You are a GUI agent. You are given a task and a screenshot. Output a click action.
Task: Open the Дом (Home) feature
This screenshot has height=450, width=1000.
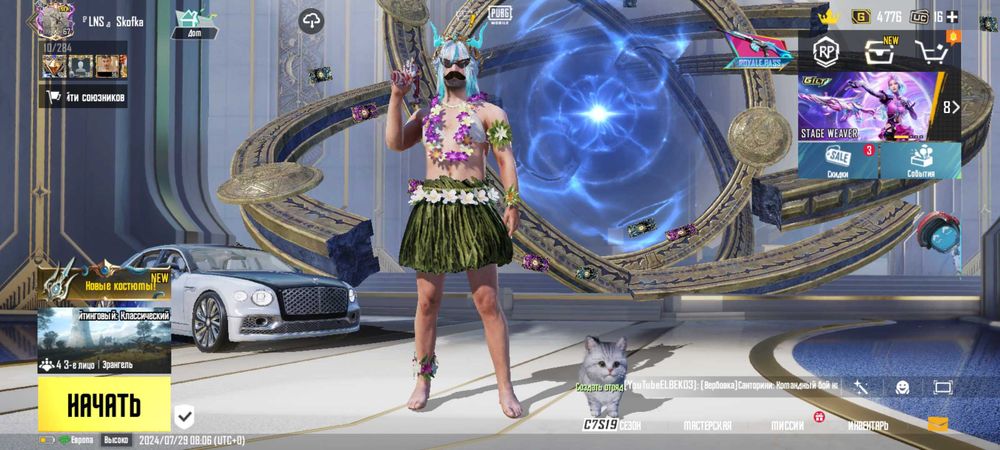(x=188, y=23)
